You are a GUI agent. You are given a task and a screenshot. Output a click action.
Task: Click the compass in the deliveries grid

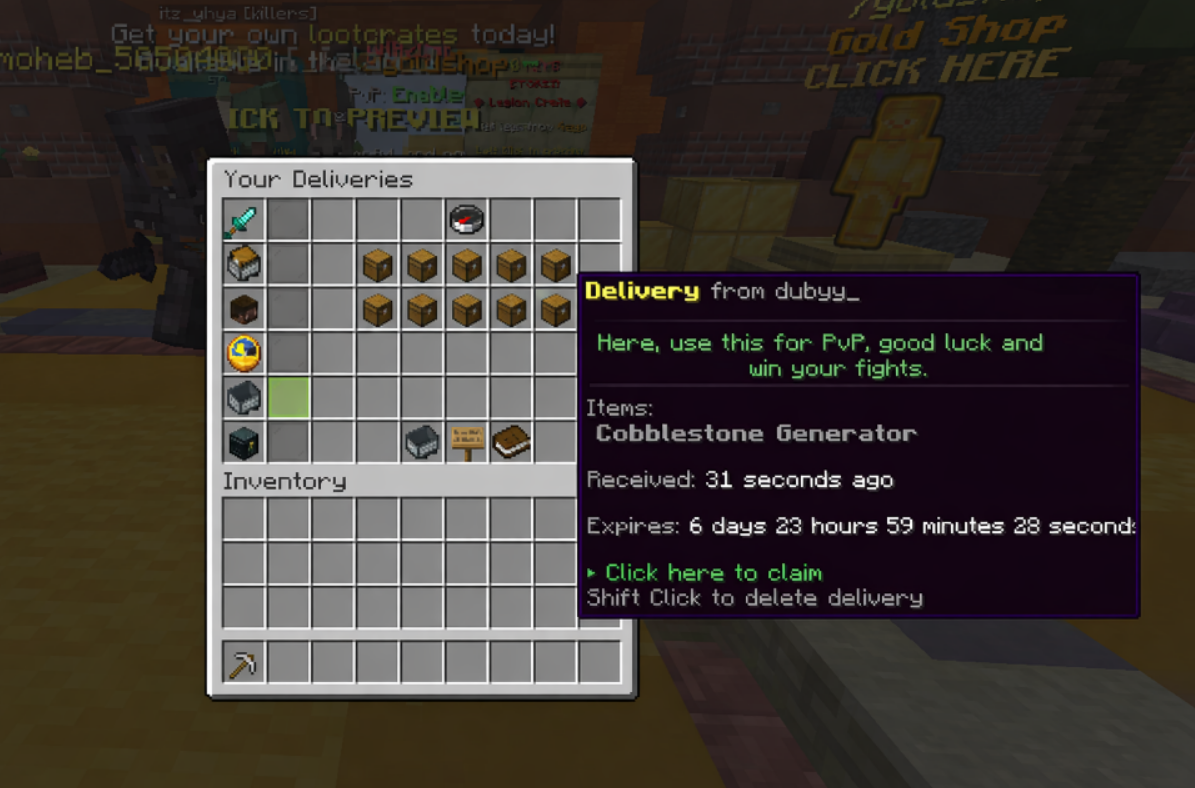pos(466,221)
